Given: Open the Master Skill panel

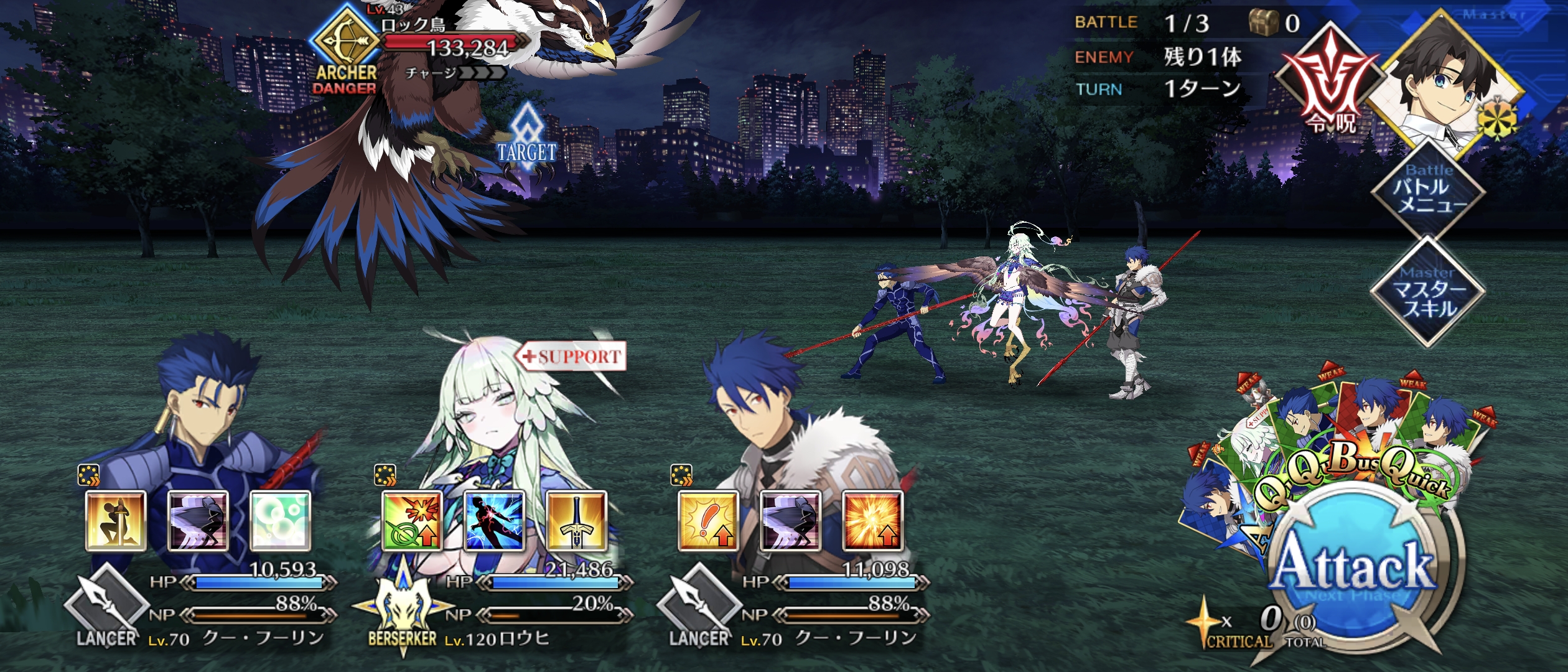Looking at the screenshot, I should click(x=1427, y=292).
